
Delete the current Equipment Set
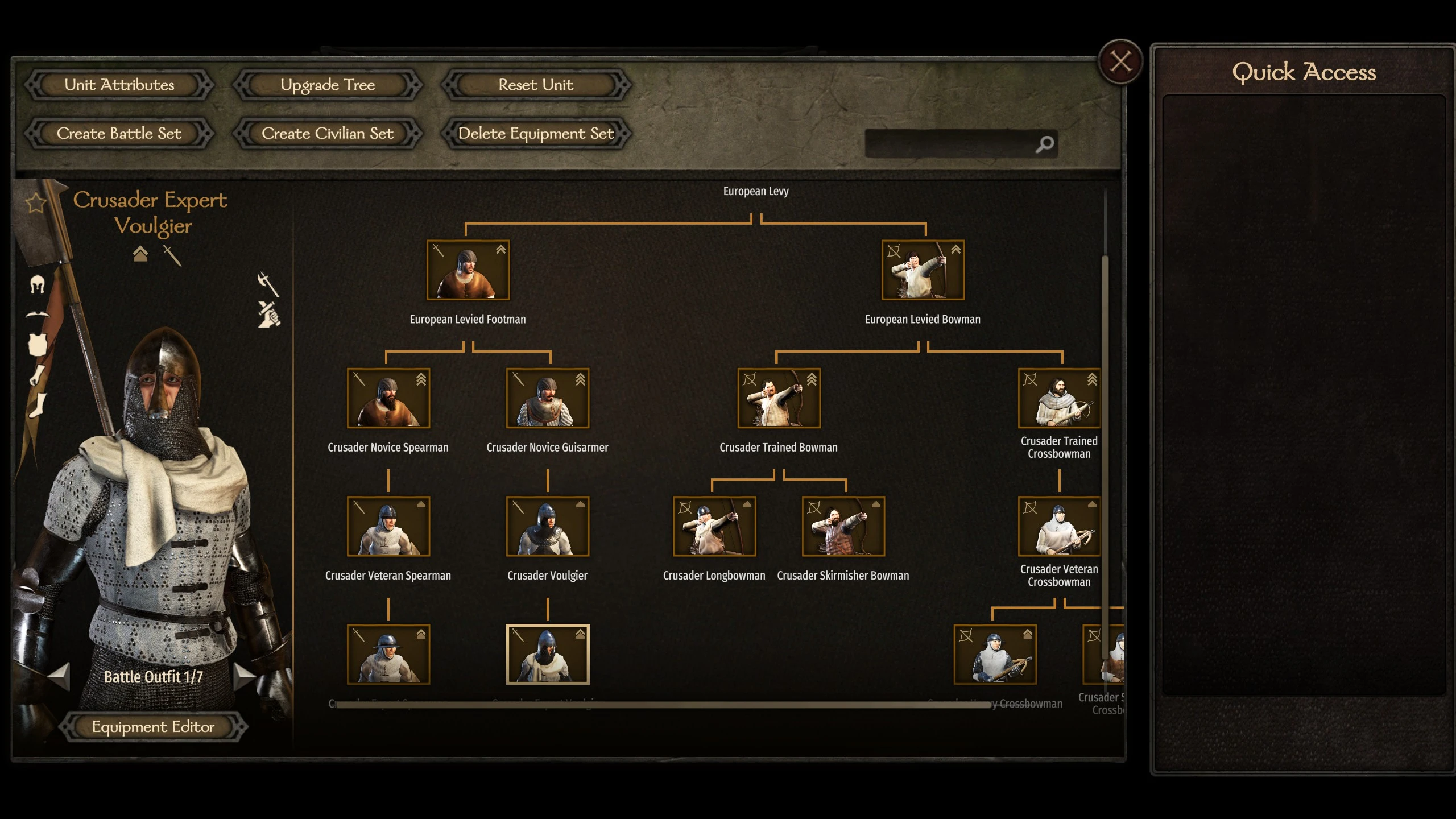click(536, 134)
